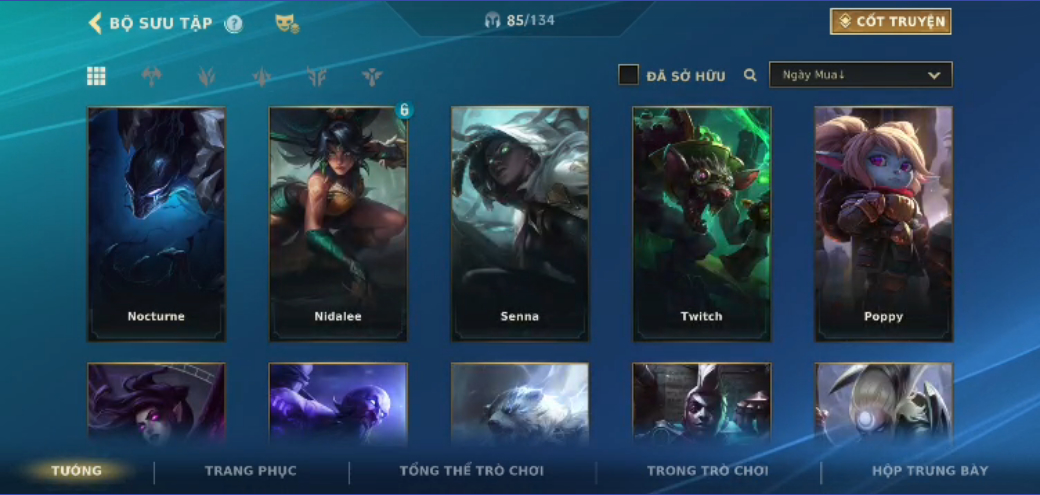
Task: Click the magnifying glass search icon
Action: point(750,75)
